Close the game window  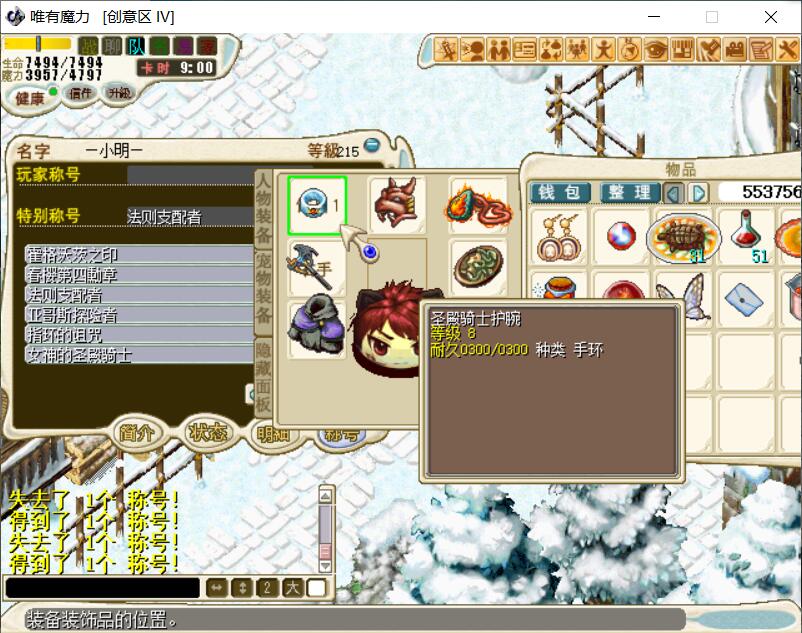point(770,17)
